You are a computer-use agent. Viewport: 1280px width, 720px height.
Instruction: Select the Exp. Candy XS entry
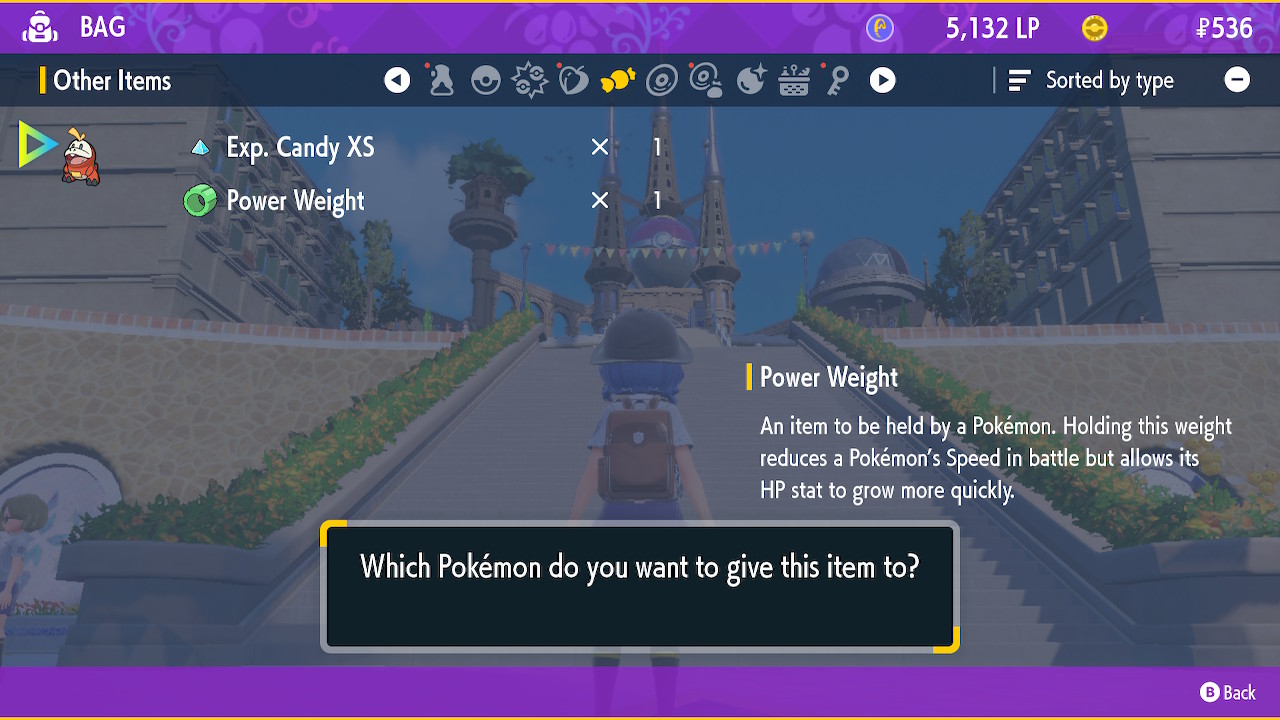point(299,147)
